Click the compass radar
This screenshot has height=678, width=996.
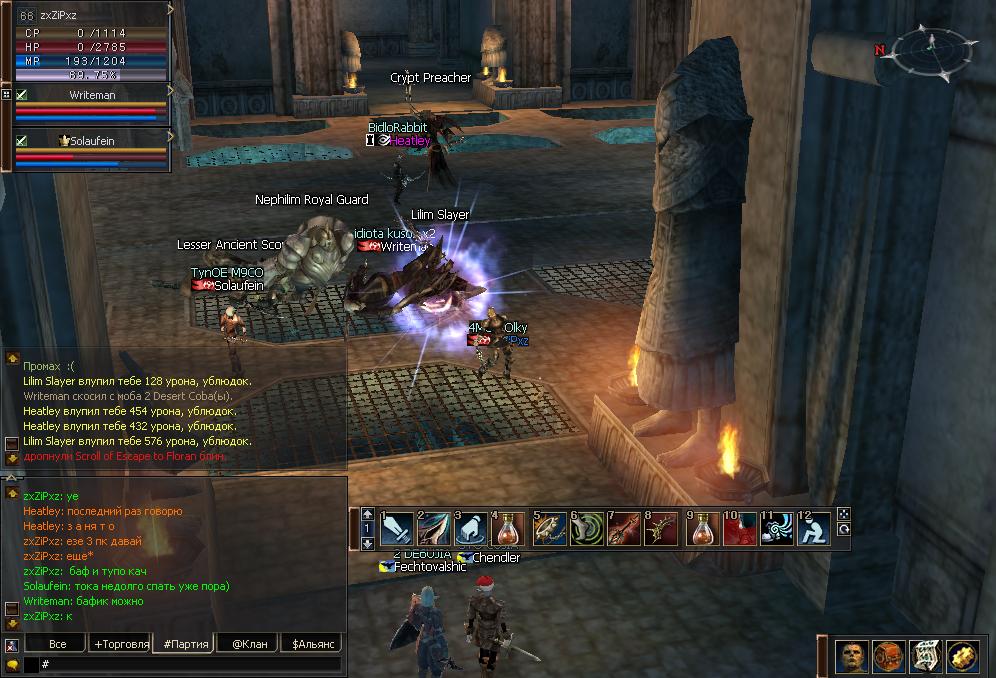(x=928, y=46)
